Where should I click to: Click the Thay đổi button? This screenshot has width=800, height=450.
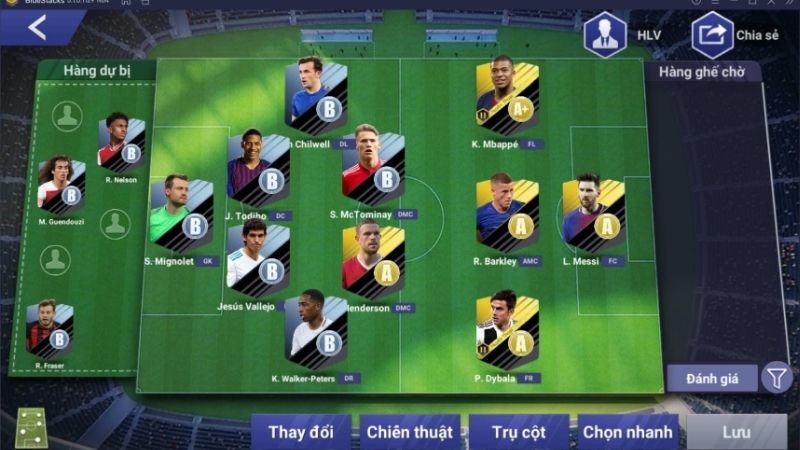click(x=300, y=432)
